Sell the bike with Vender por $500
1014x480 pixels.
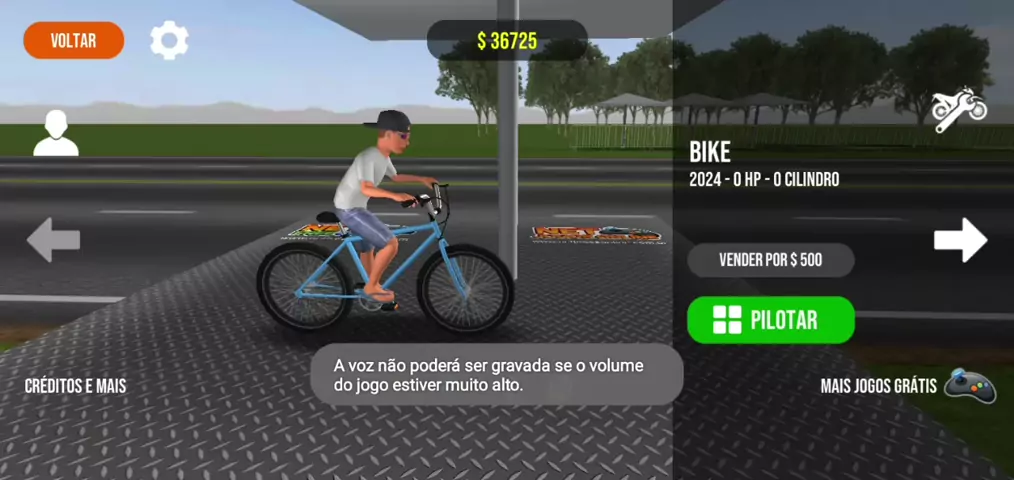click(x=770, y=260)
